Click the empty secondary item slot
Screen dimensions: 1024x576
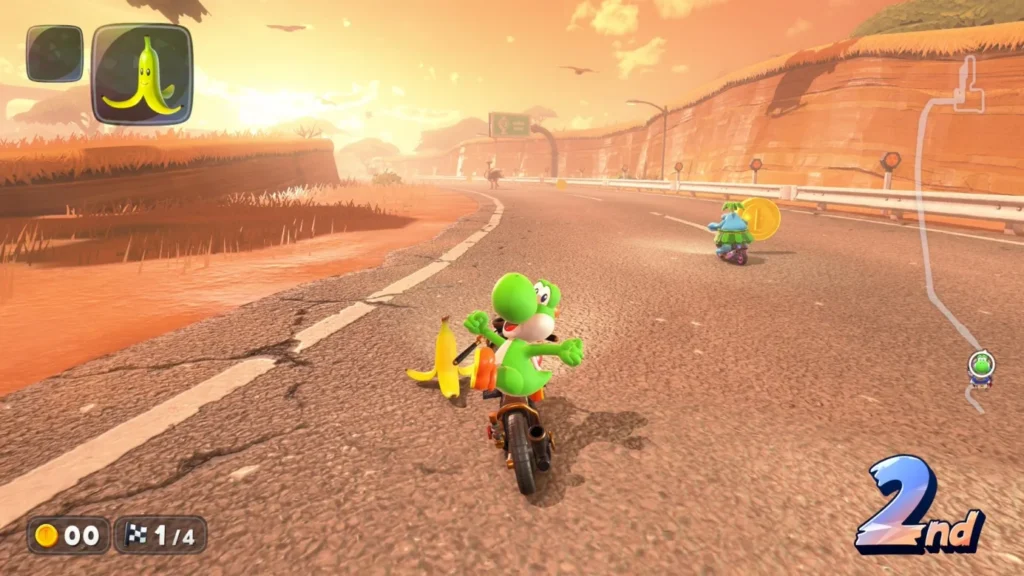[x=54, y=53]
